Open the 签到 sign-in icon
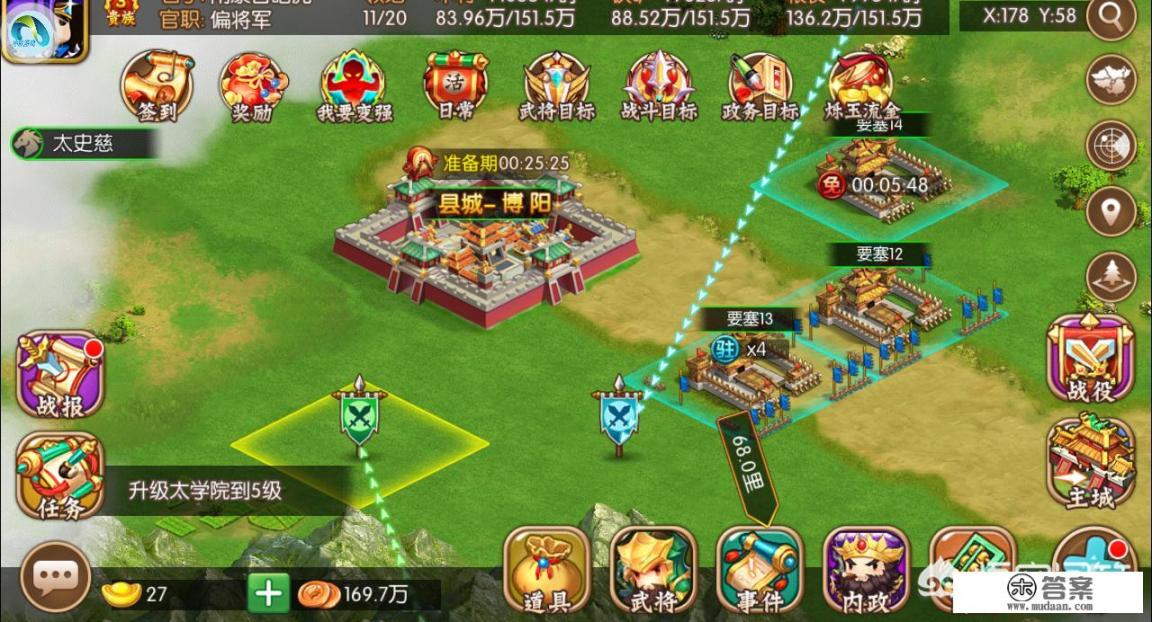1152x622 pixels. click(156, 84)
